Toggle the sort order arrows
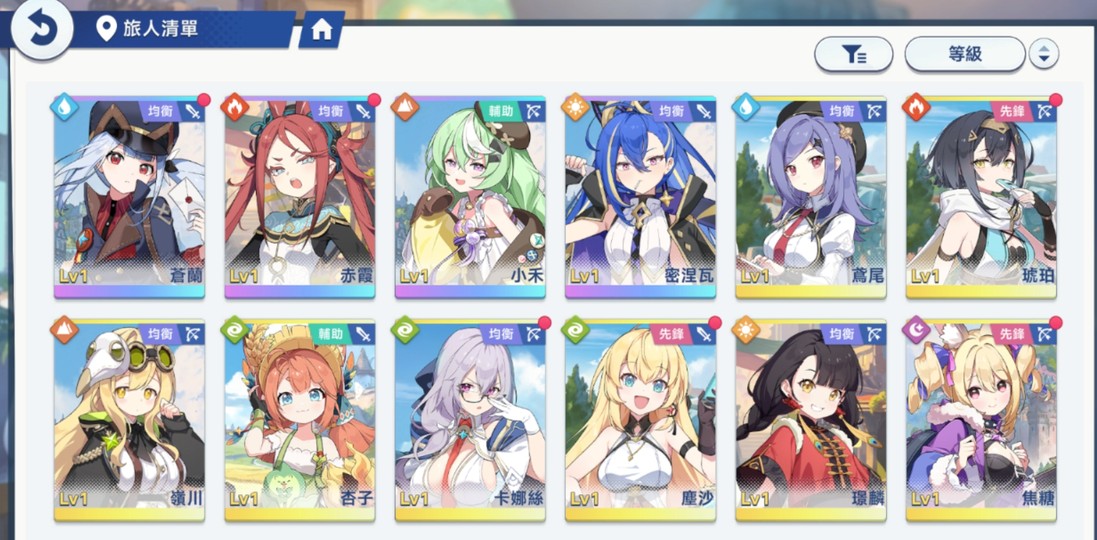This screenshot has height=540, width=1097. click(1043, 54)
